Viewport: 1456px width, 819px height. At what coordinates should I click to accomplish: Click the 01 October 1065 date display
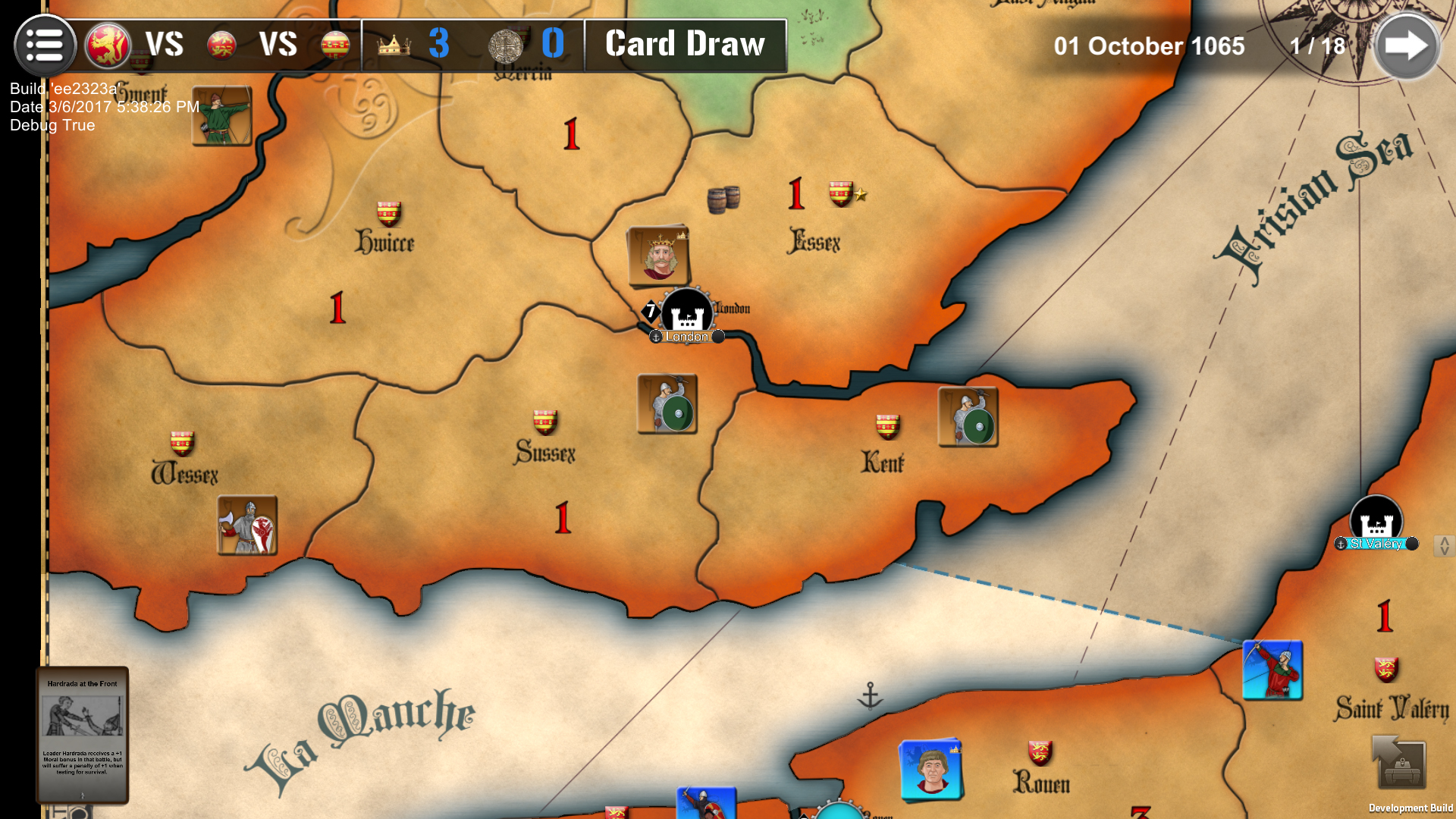click(x=1149, y=45)
